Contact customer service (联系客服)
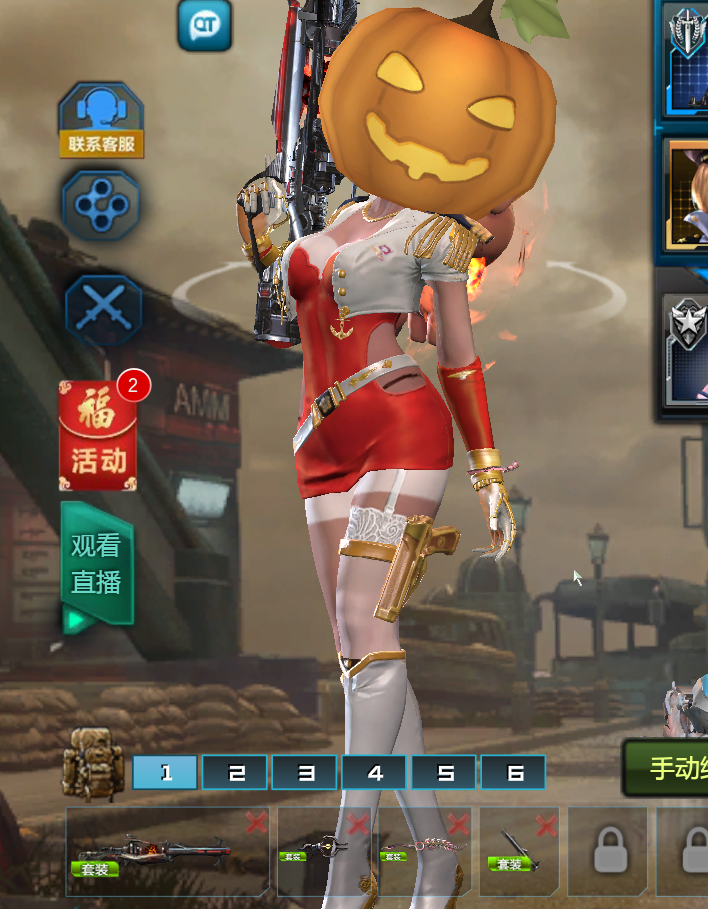Viewport: 708px width, 909px height. click(x=100, y=120)
